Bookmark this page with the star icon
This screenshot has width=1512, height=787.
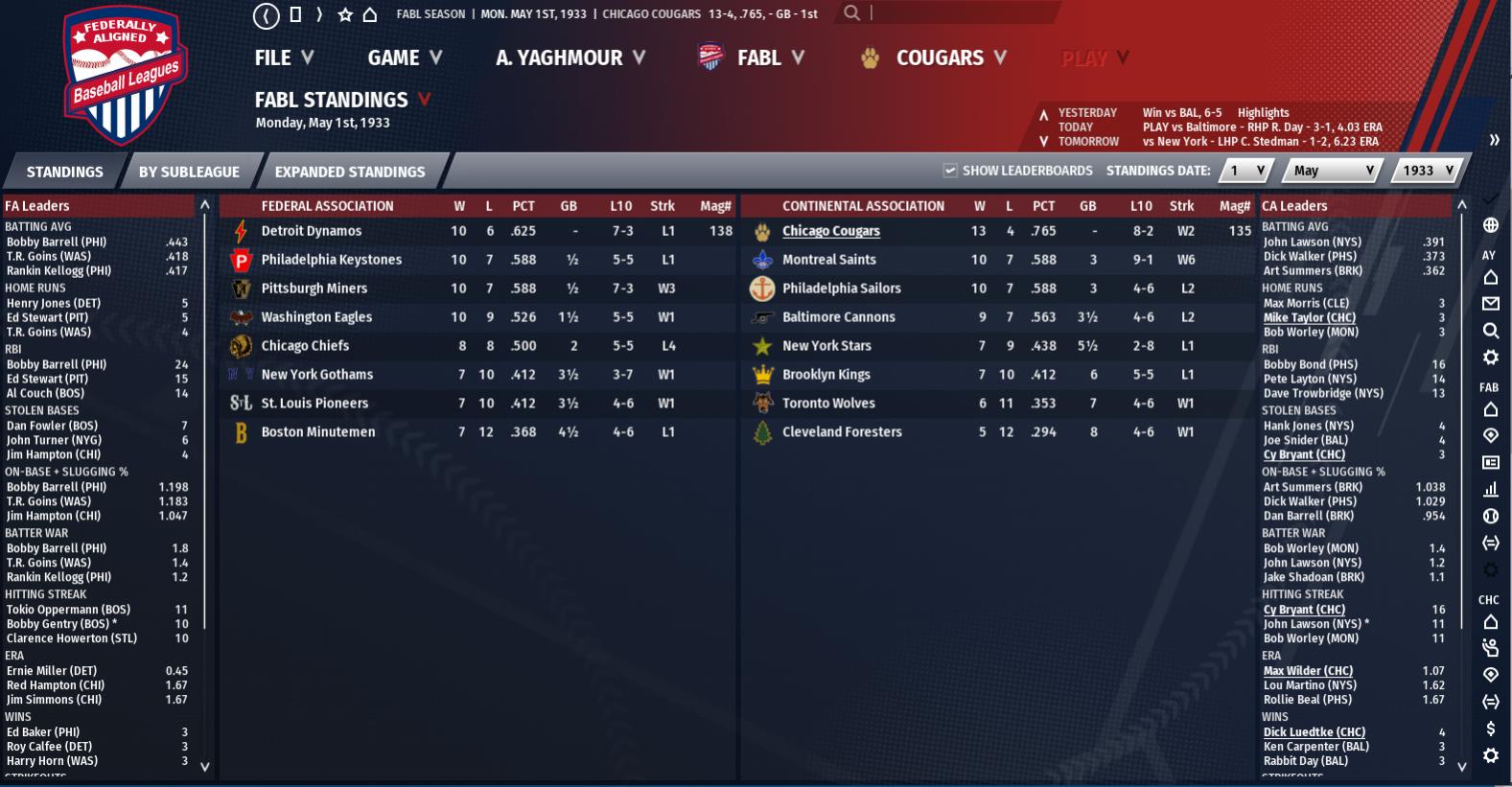(x=345, y=14)
